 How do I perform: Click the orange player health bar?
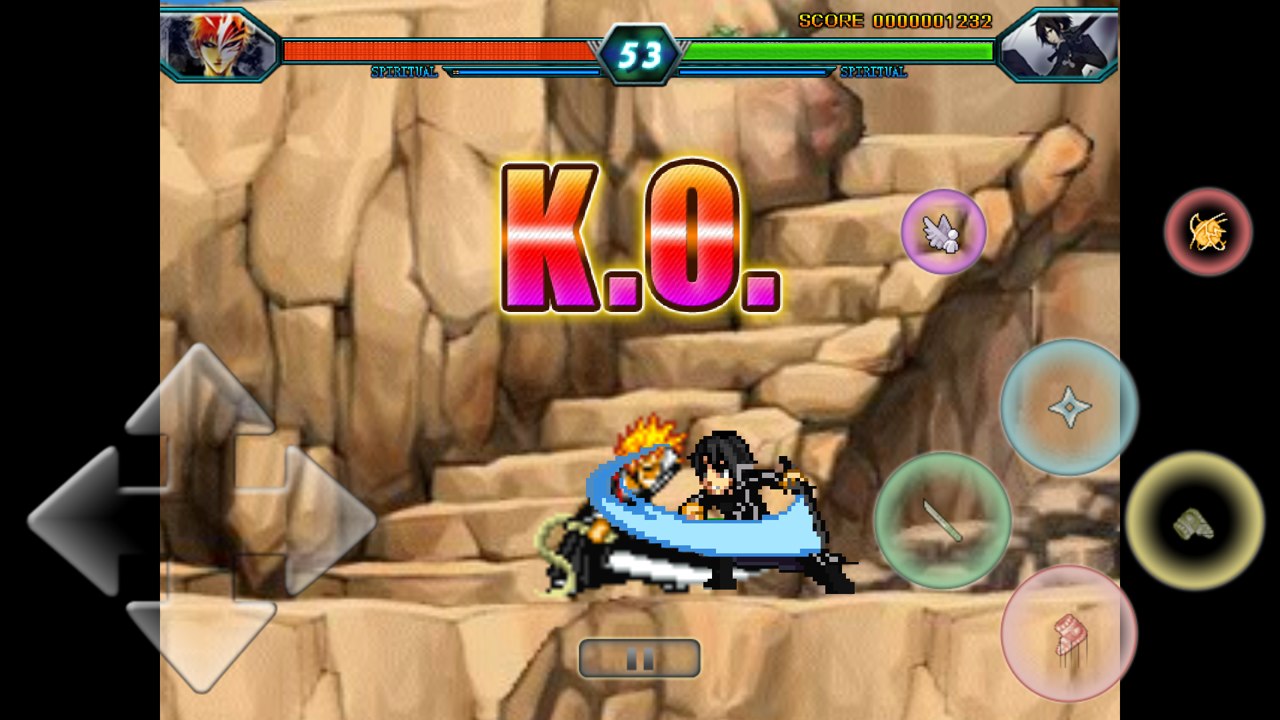pyautogui.click(x=440, y=46)
